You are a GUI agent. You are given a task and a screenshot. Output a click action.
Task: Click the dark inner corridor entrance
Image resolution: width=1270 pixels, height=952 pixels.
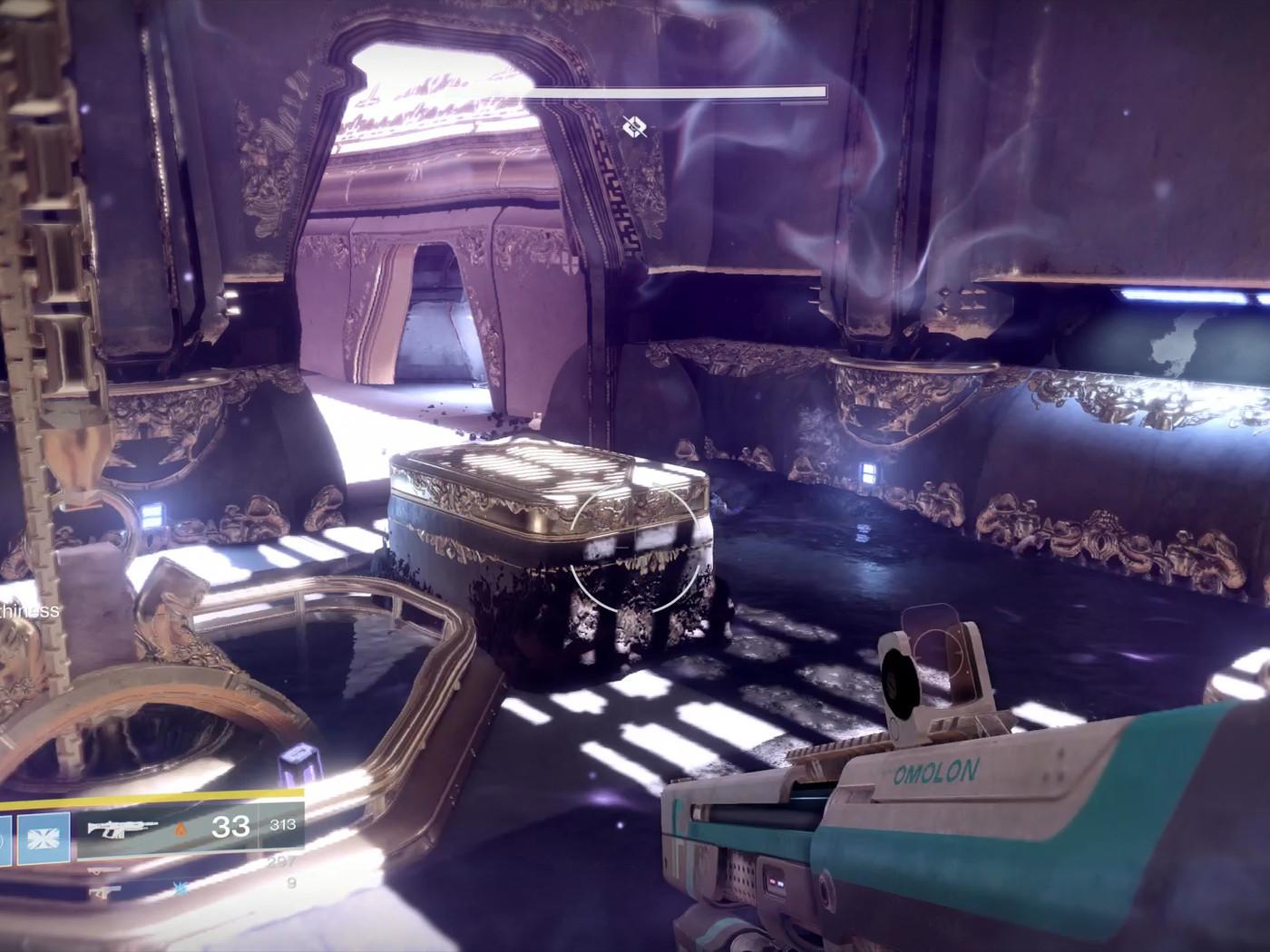click(435, 299)
